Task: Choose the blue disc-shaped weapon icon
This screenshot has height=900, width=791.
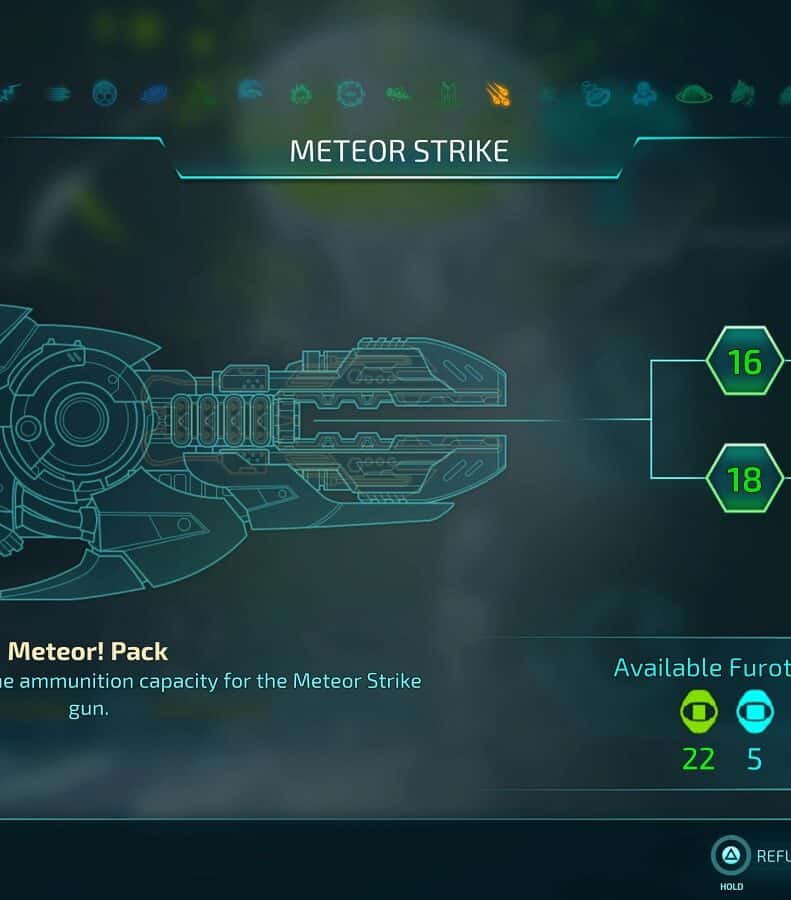Action: coord(154,94)
